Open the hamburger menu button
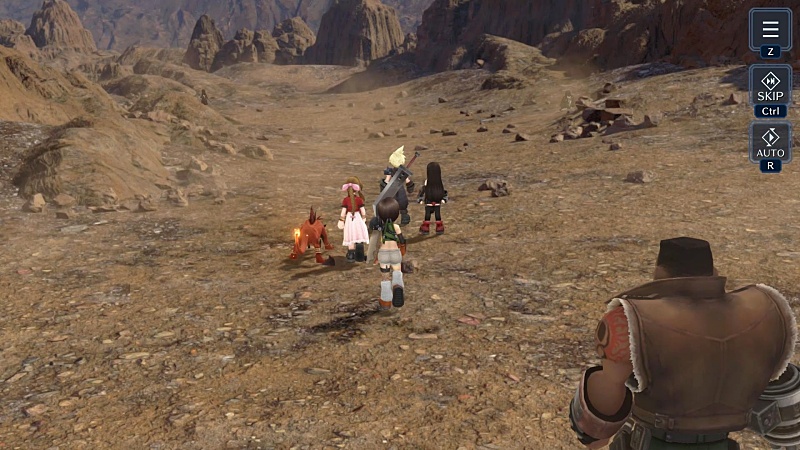This screenshot has height=450, width=800. pyautogui.click(x=770, y=30)
